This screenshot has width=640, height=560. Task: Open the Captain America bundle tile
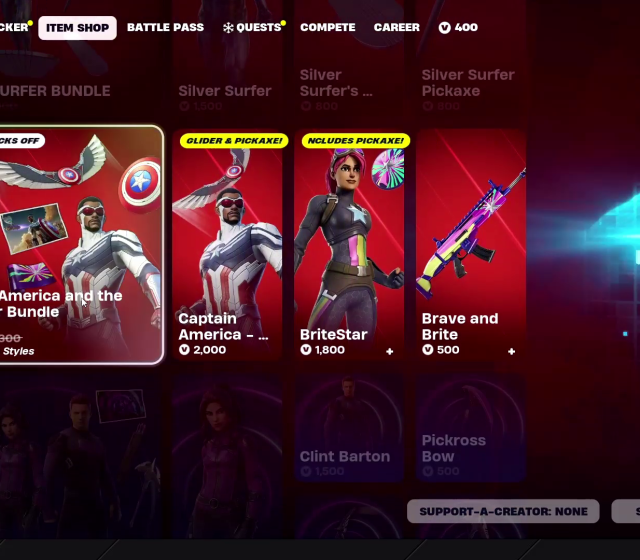click(80, 244)
